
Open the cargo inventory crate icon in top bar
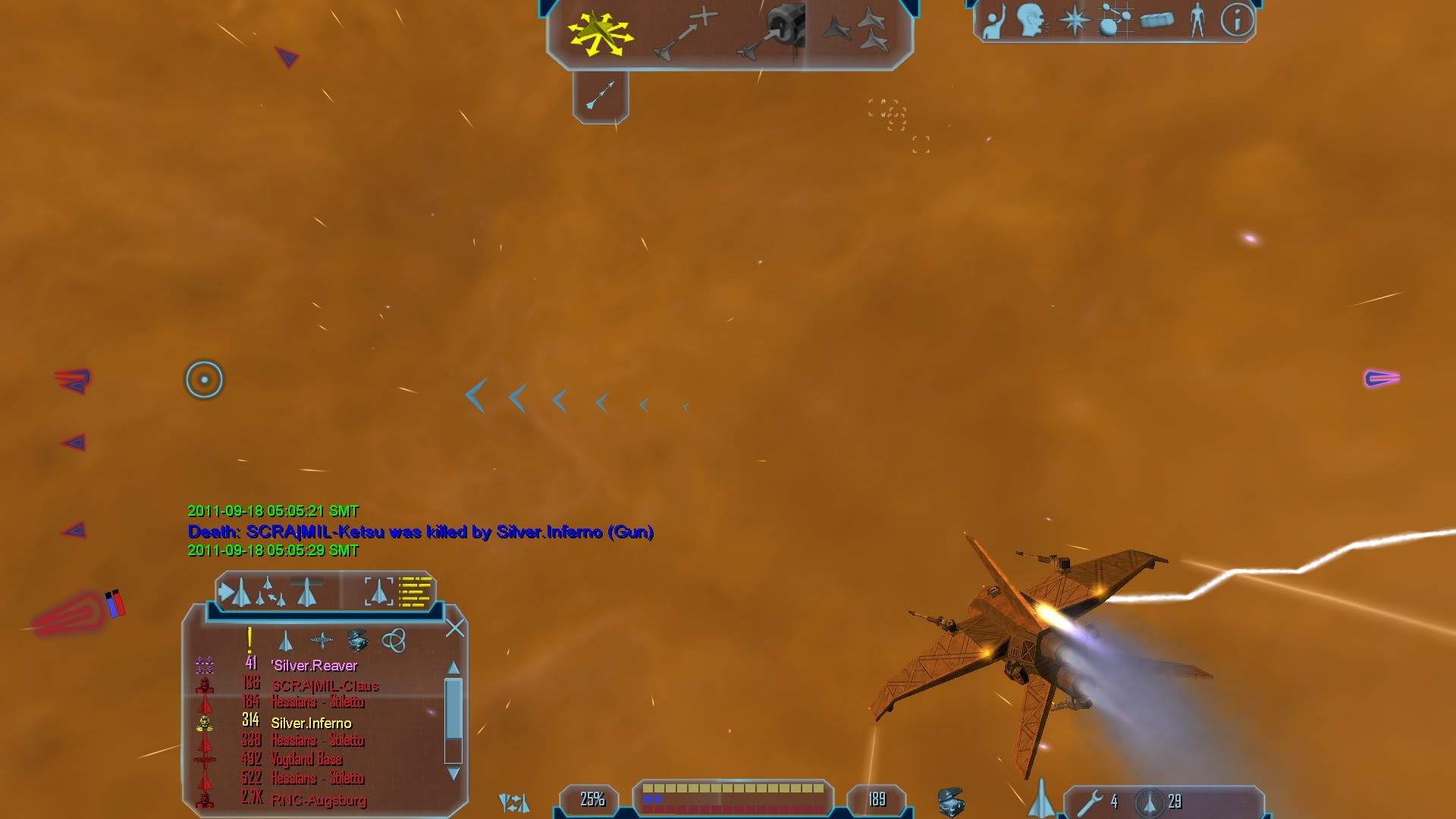1156,20
